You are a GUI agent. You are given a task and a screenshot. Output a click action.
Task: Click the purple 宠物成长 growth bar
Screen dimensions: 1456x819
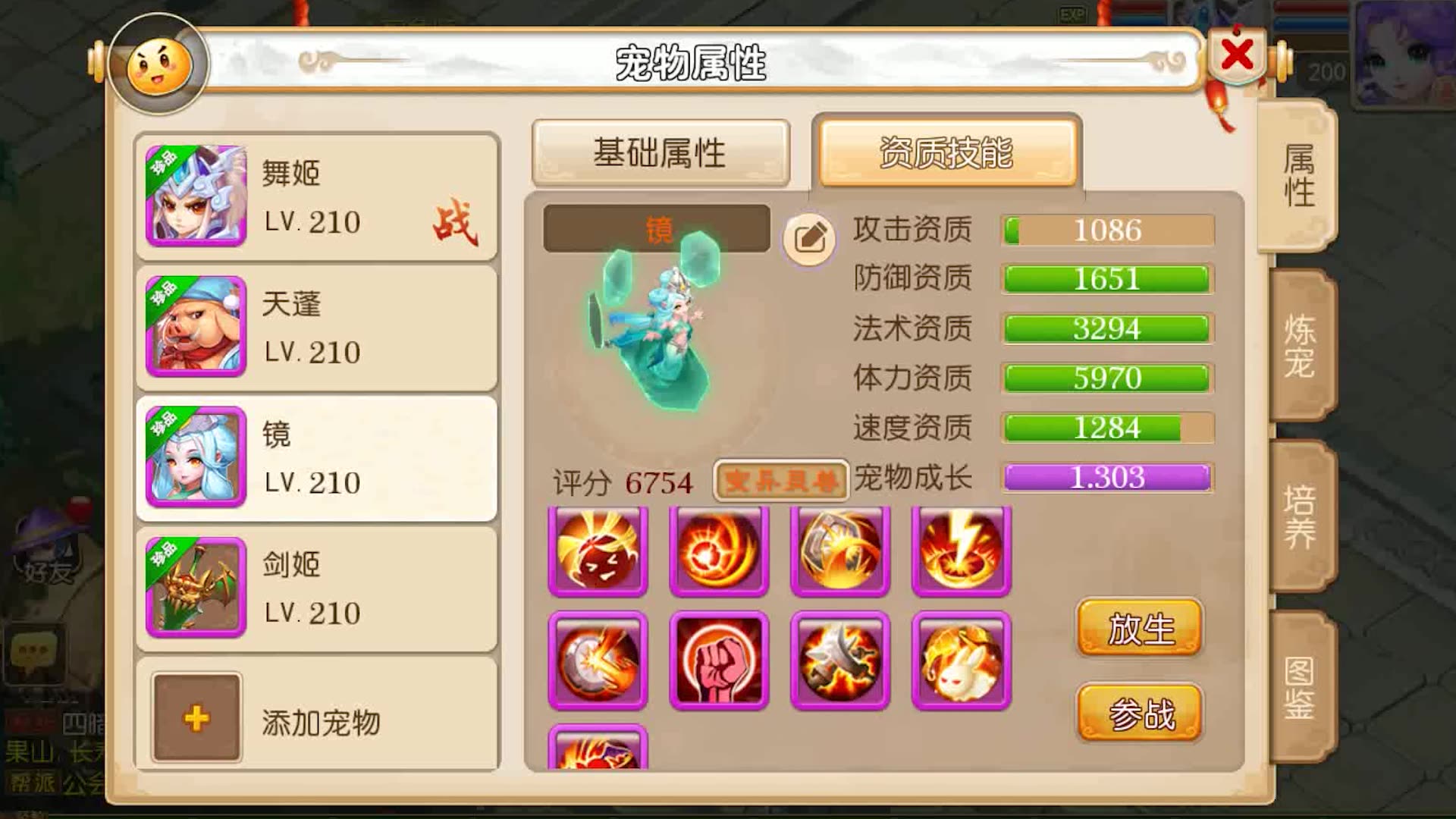(x=1106, y=479)
